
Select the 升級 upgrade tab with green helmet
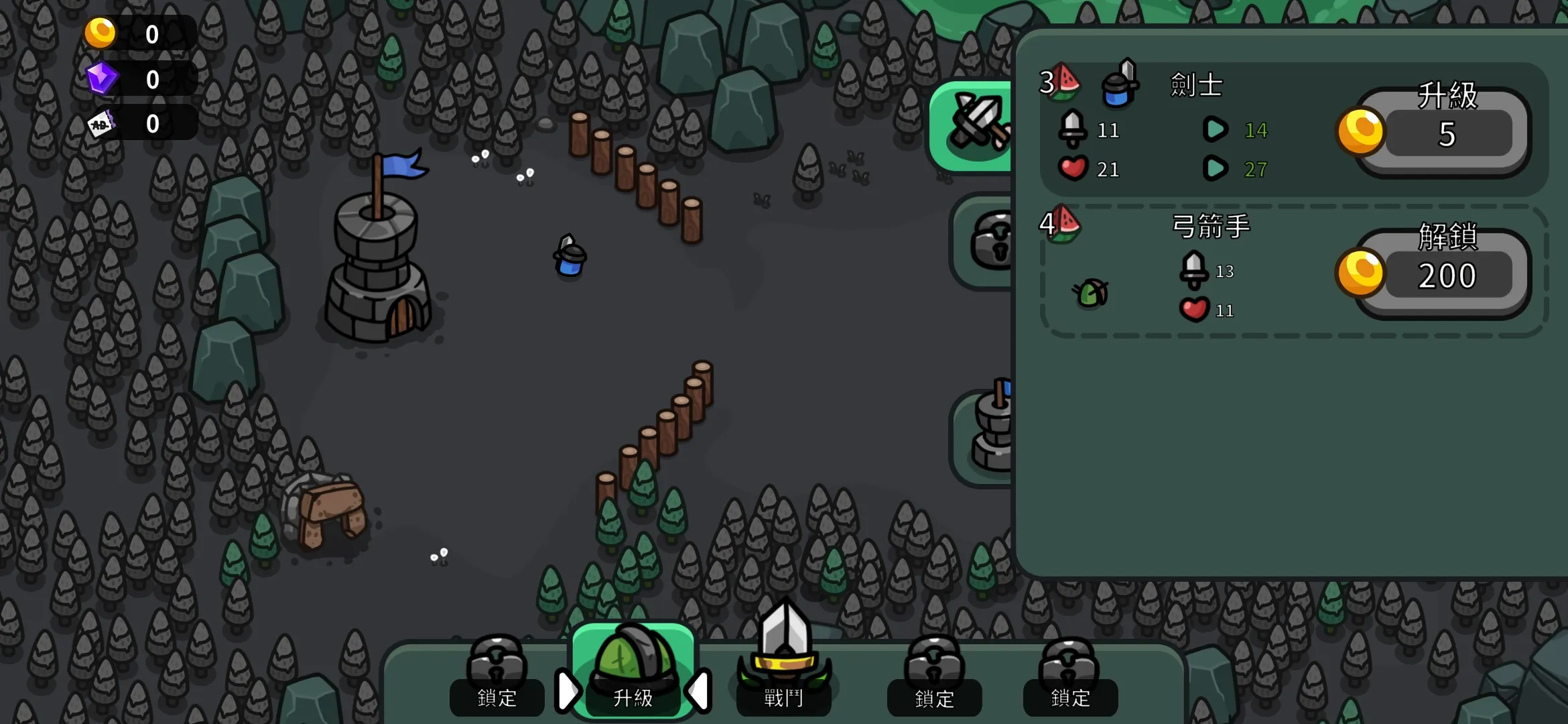click(x=633, y=670)
